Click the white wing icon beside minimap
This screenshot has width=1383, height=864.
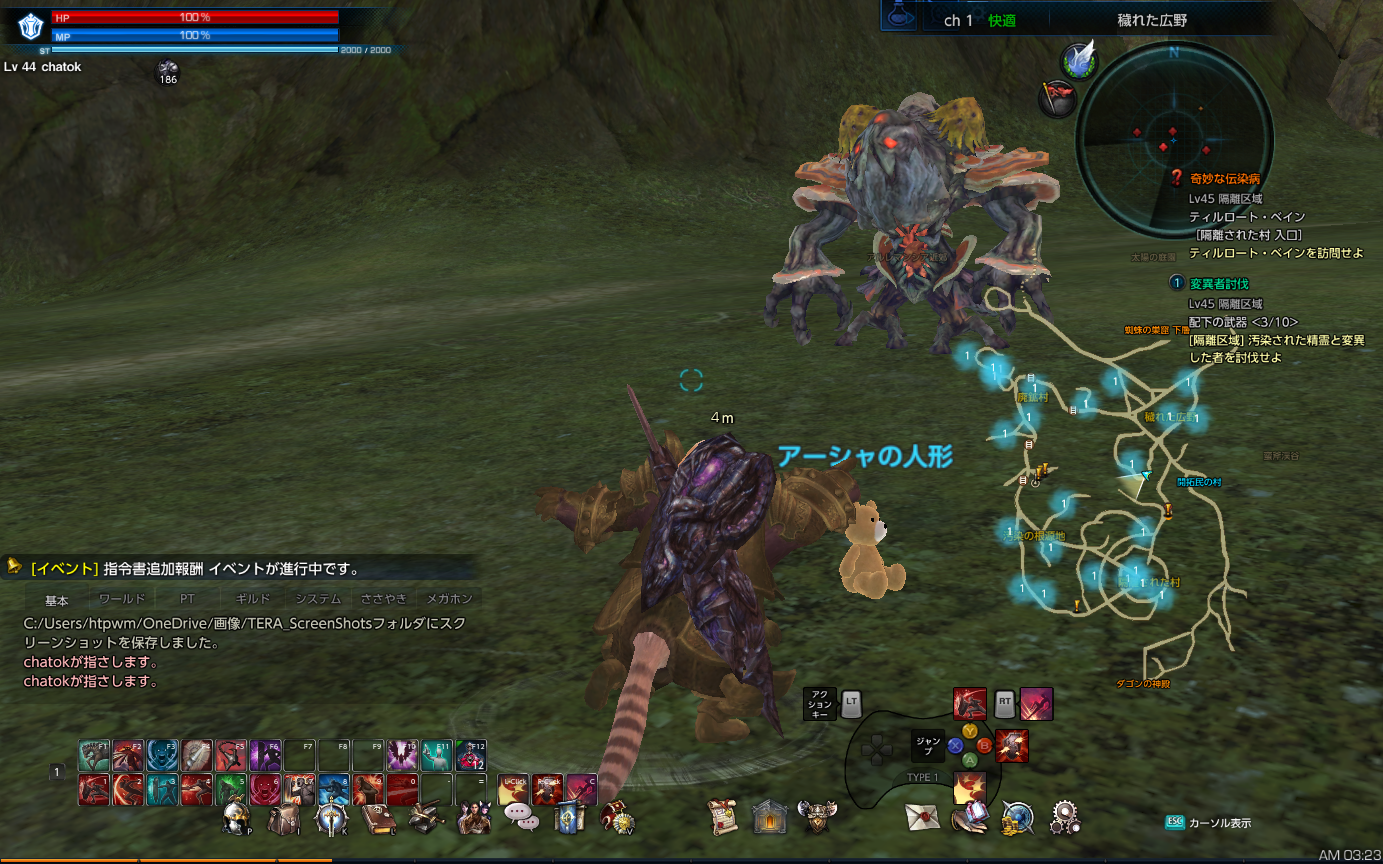pyautogui.click(x=1079, y=62)
